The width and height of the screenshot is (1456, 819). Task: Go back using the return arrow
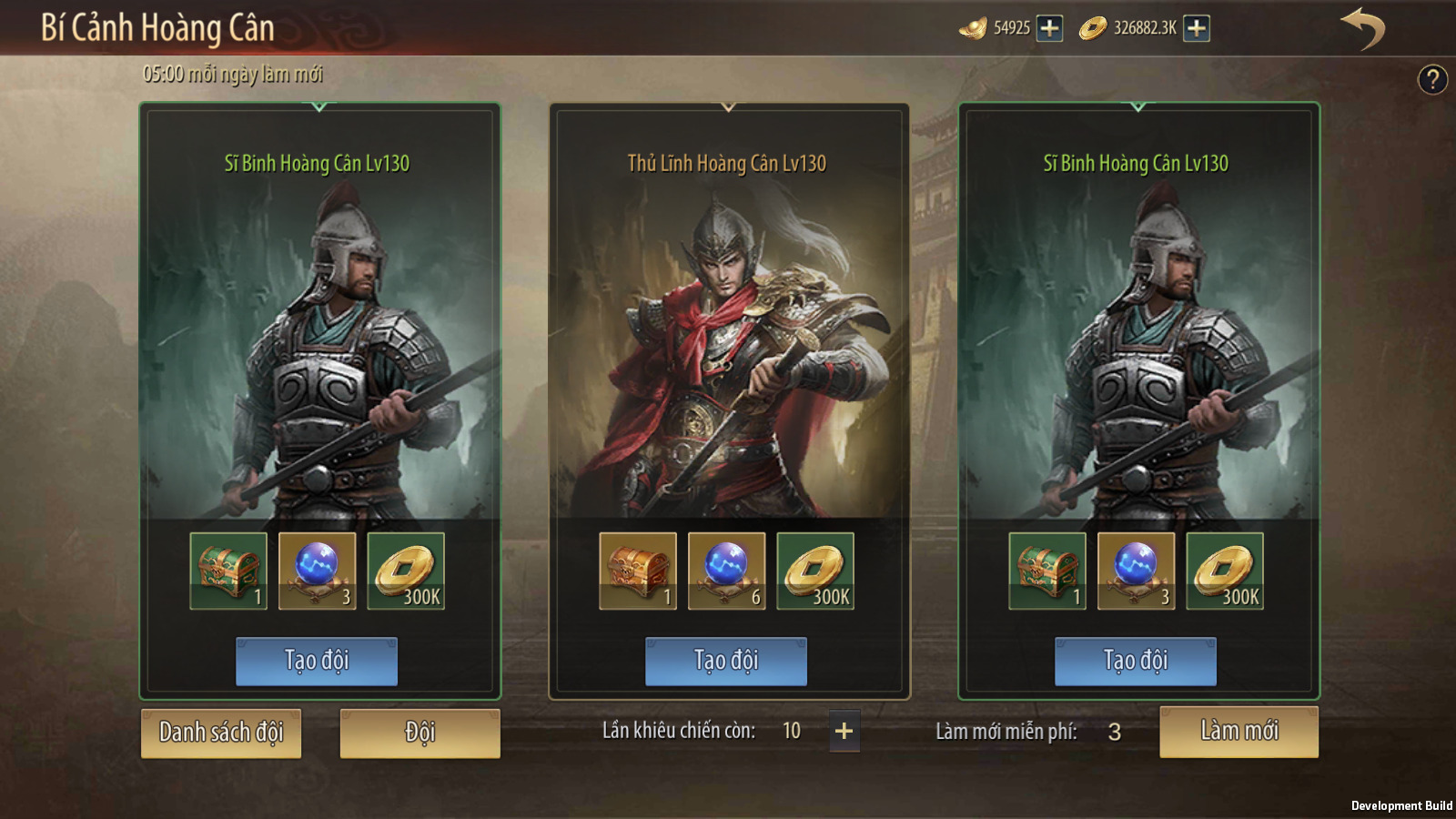1362,27
